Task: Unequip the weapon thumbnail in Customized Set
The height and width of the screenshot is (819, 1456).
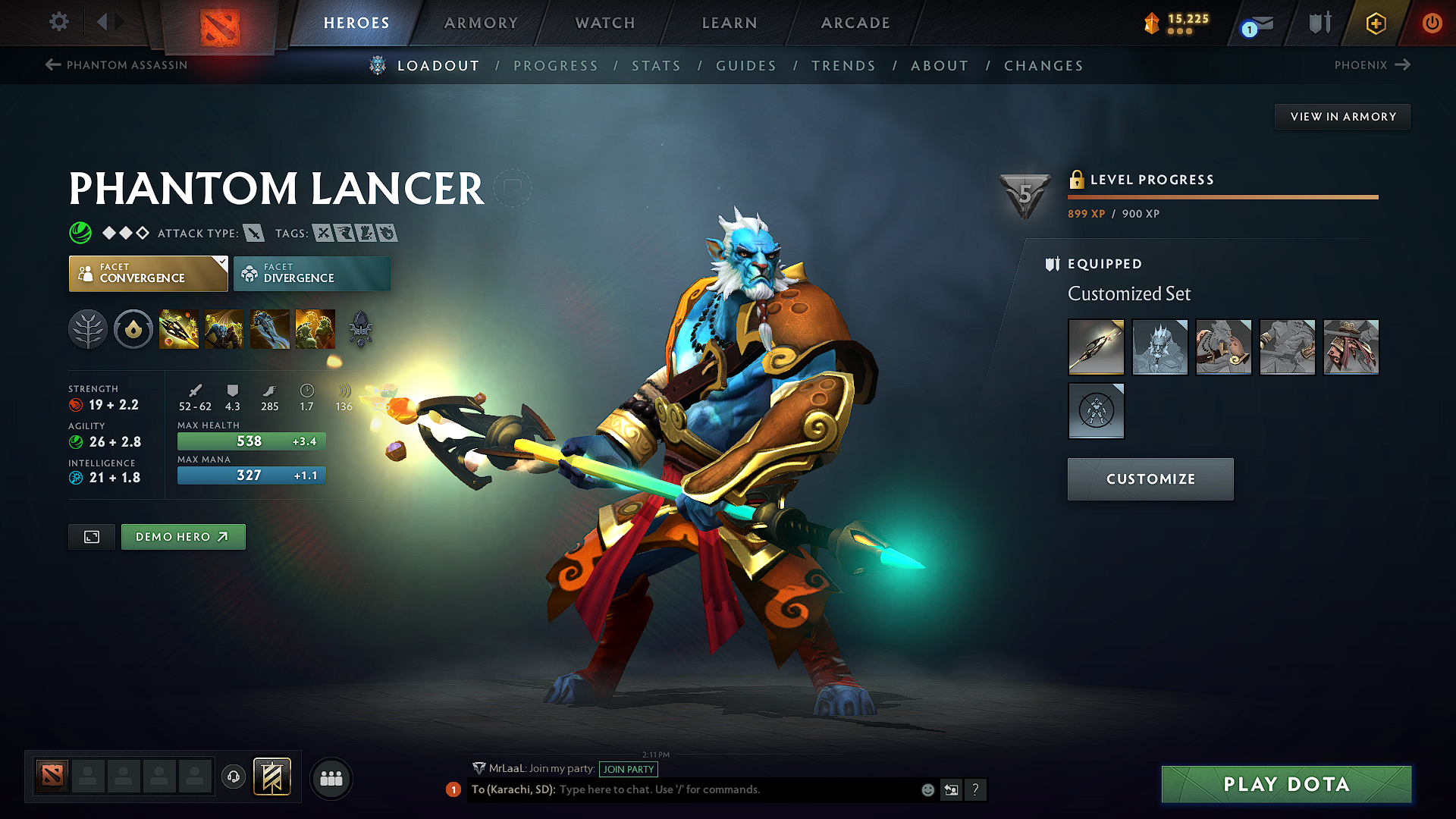Action: coord(1096,347)
